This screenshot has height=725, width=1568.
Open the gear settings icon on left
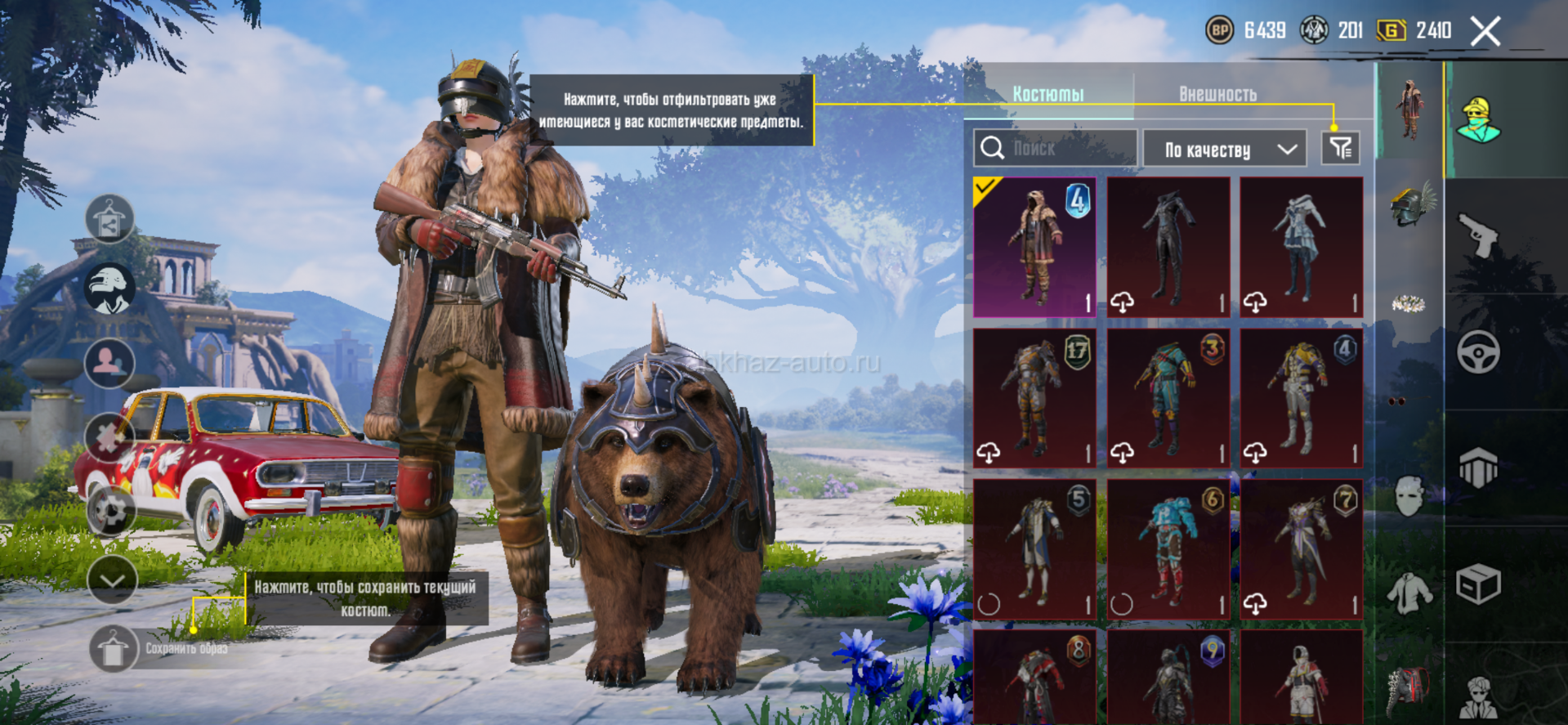pos(109,510)
